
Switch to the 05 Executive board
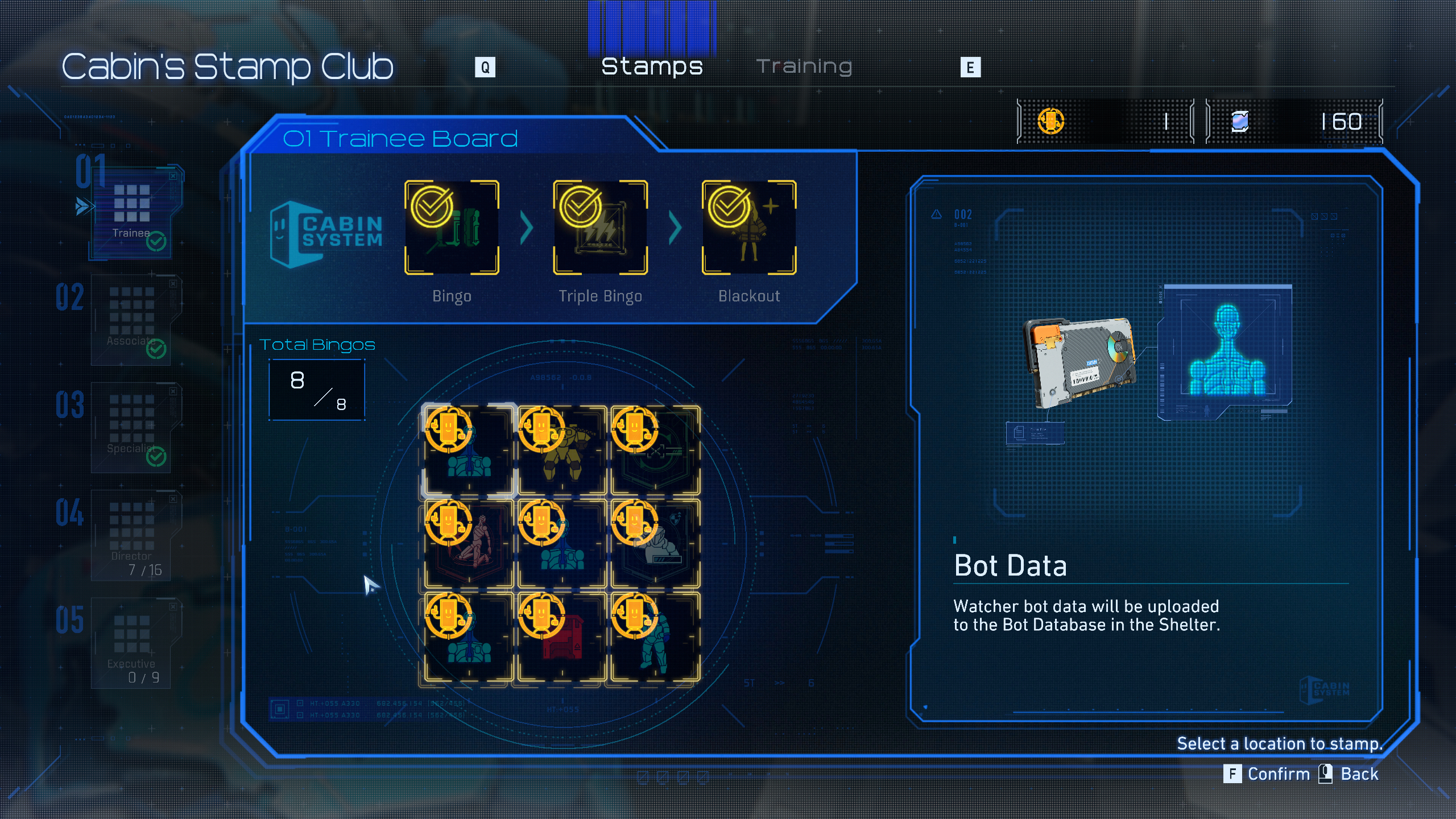point(132,642)
